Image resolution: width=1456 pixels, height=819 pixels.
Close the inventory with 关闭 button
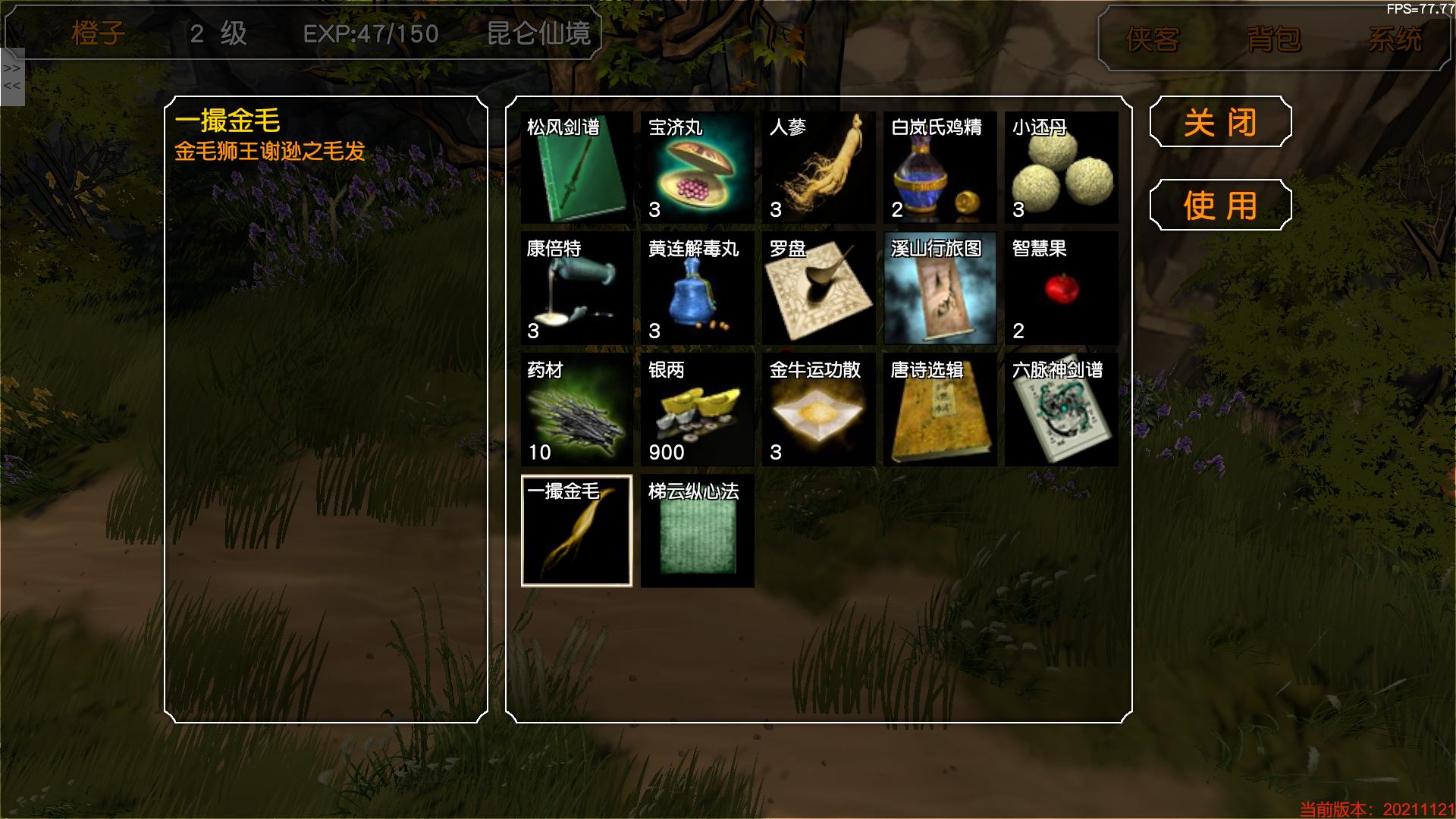pyautogui.click(x=1220, y=122)
